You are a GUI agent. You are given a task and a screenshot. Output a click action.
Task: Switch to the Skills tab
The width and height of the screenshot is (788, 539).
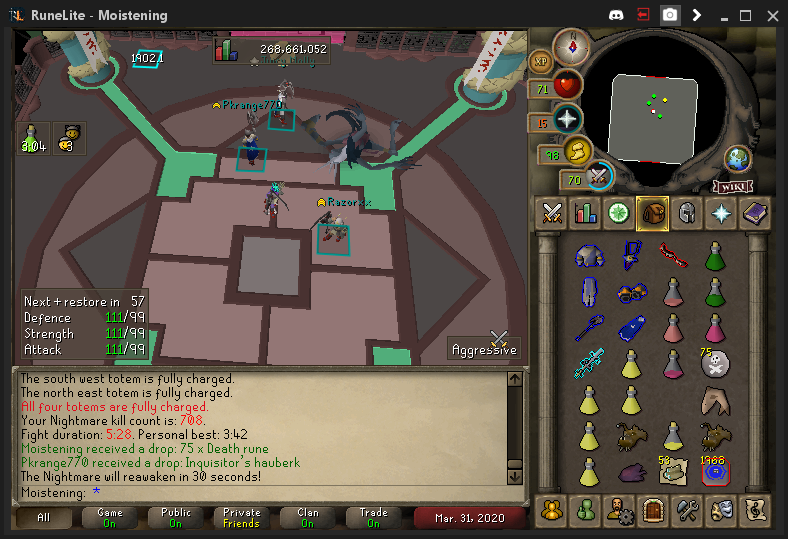click(x=586, y=213)
